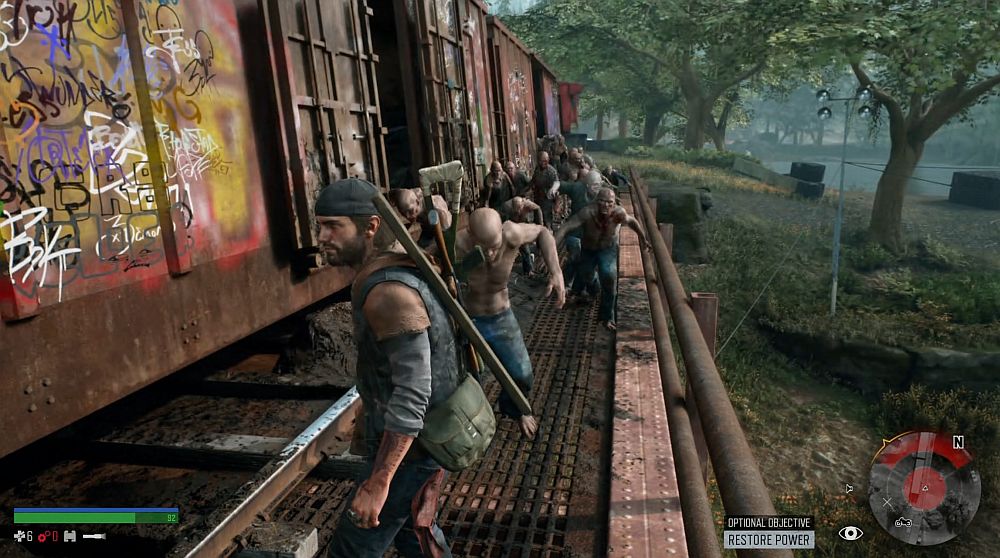Viewport: 1000px width, 558px height.
Task: Click the N compass marker on minimap
Action: (x=958, y=442)
